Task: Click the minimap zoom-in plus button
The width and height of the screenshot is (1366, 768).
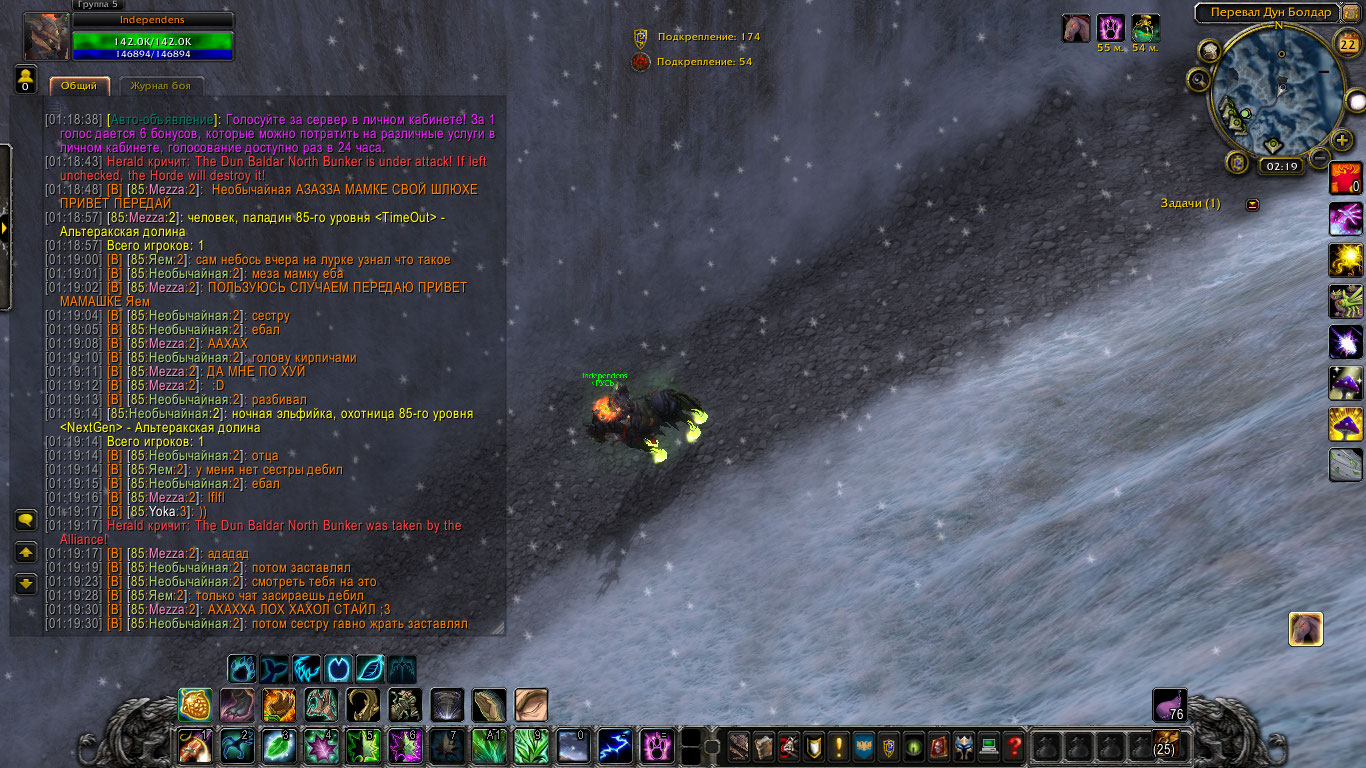Action: (x=1342, y=139)
